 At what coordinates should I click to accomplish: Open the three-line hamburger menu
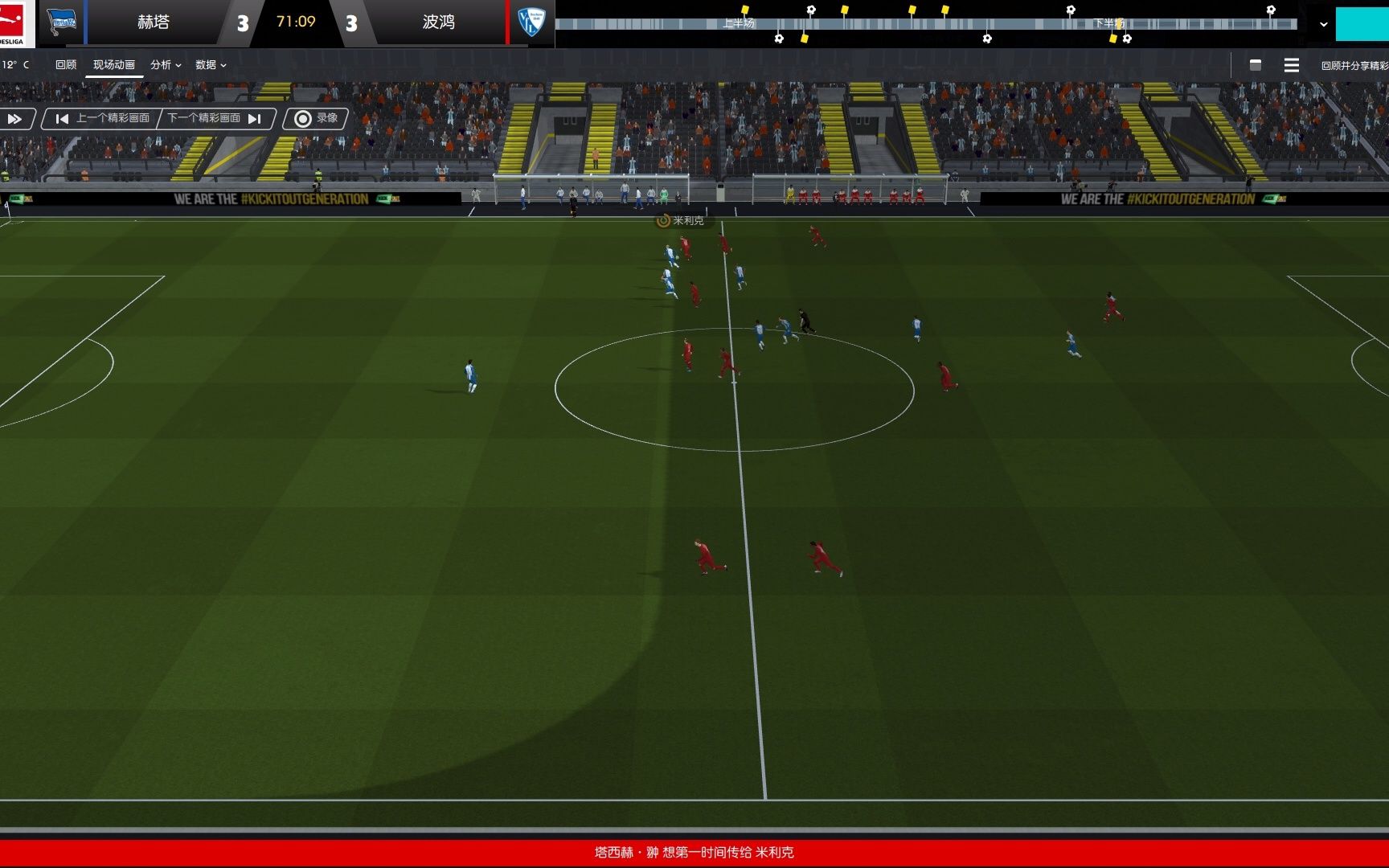click(x=1291, y=65)
